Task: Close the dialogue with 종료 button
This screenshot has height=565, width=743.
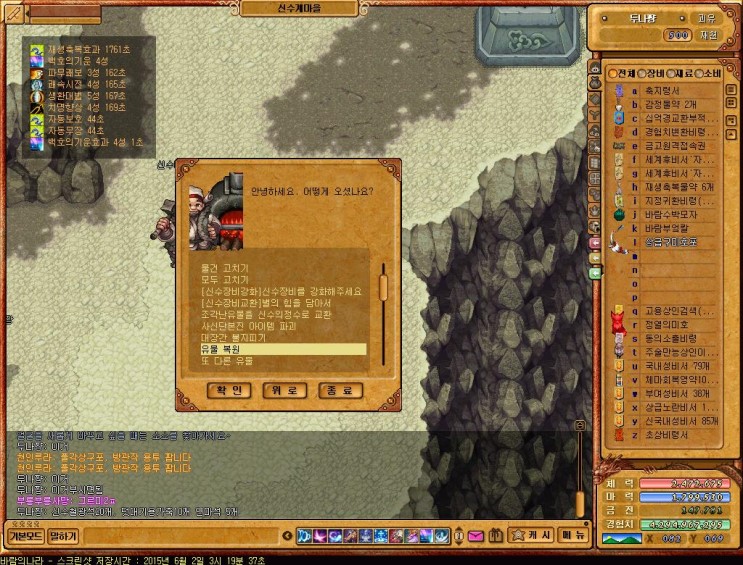Action: [x=339, y=390]
